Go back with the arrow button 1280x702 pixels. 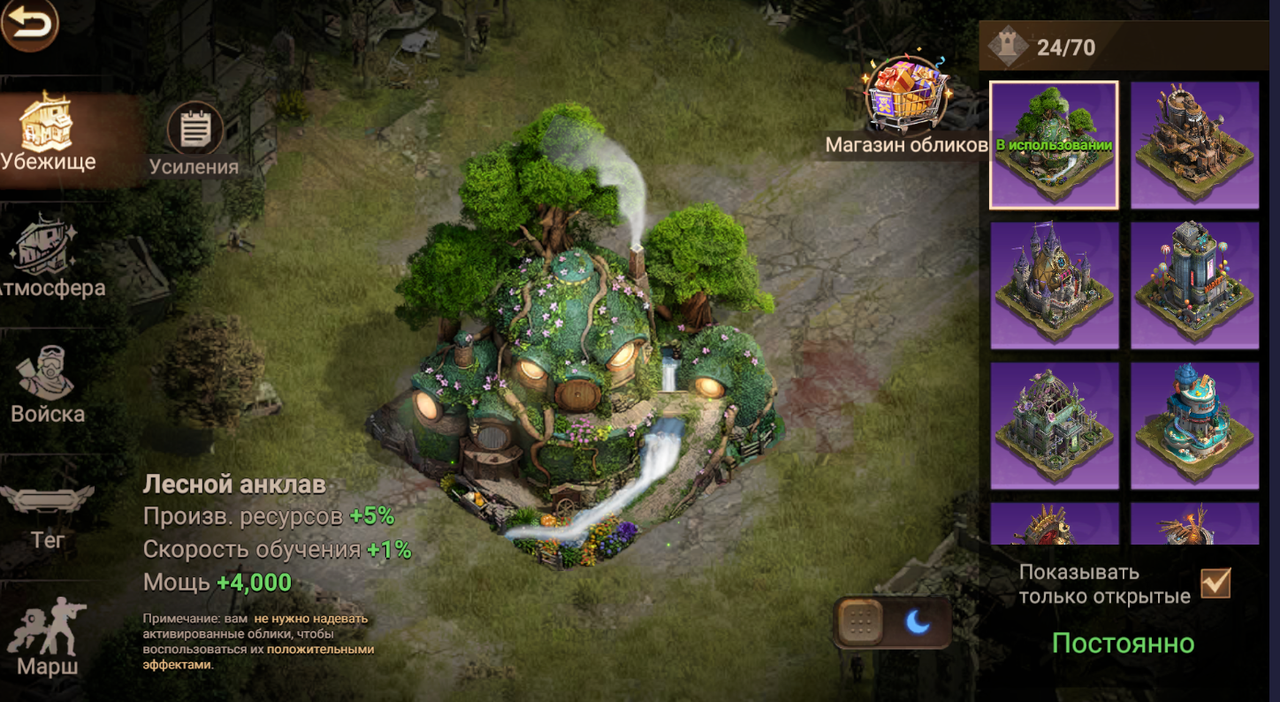29,25
